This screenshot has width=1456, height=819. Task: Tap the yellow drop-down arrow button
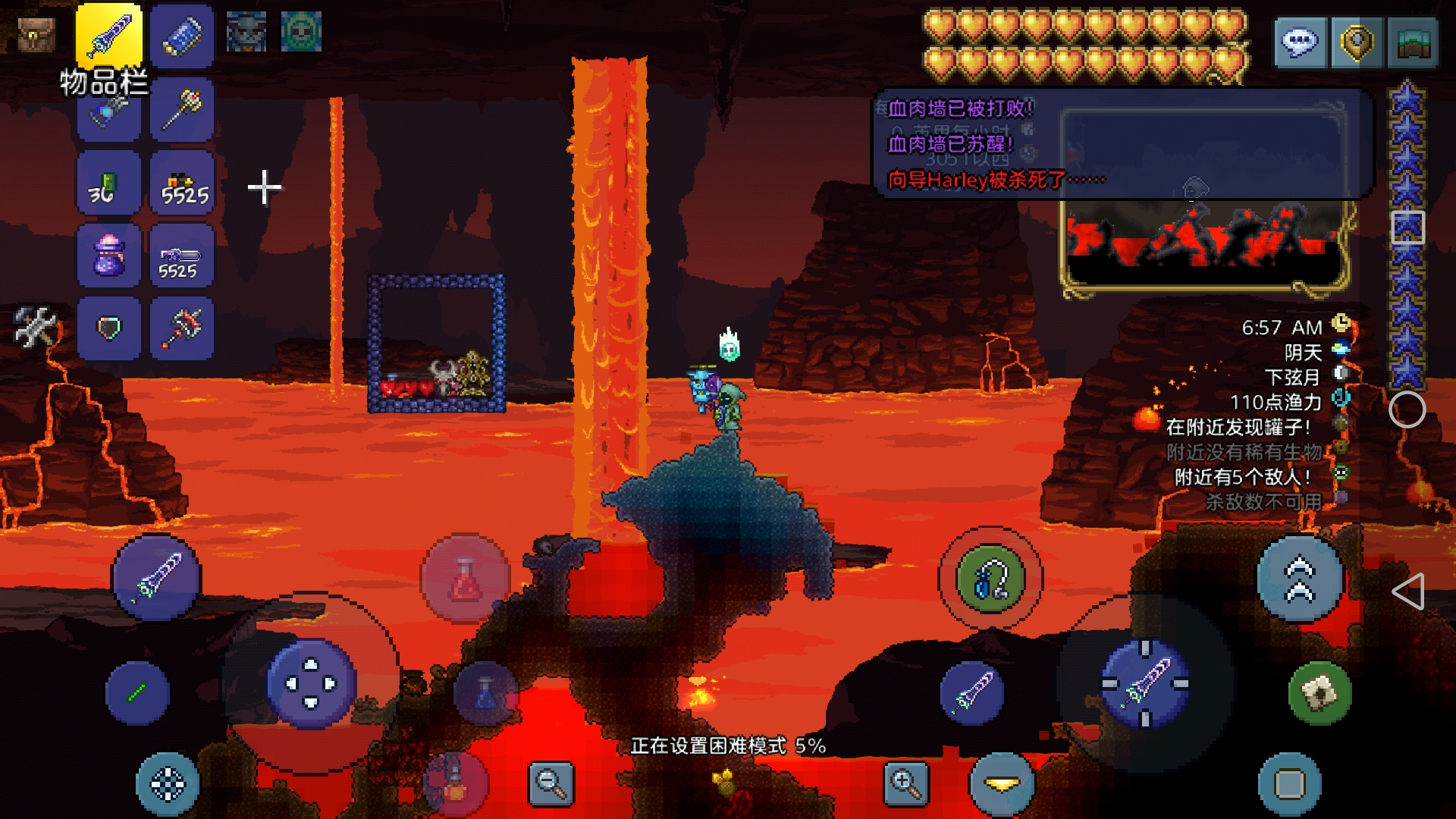coord(1002,784)
